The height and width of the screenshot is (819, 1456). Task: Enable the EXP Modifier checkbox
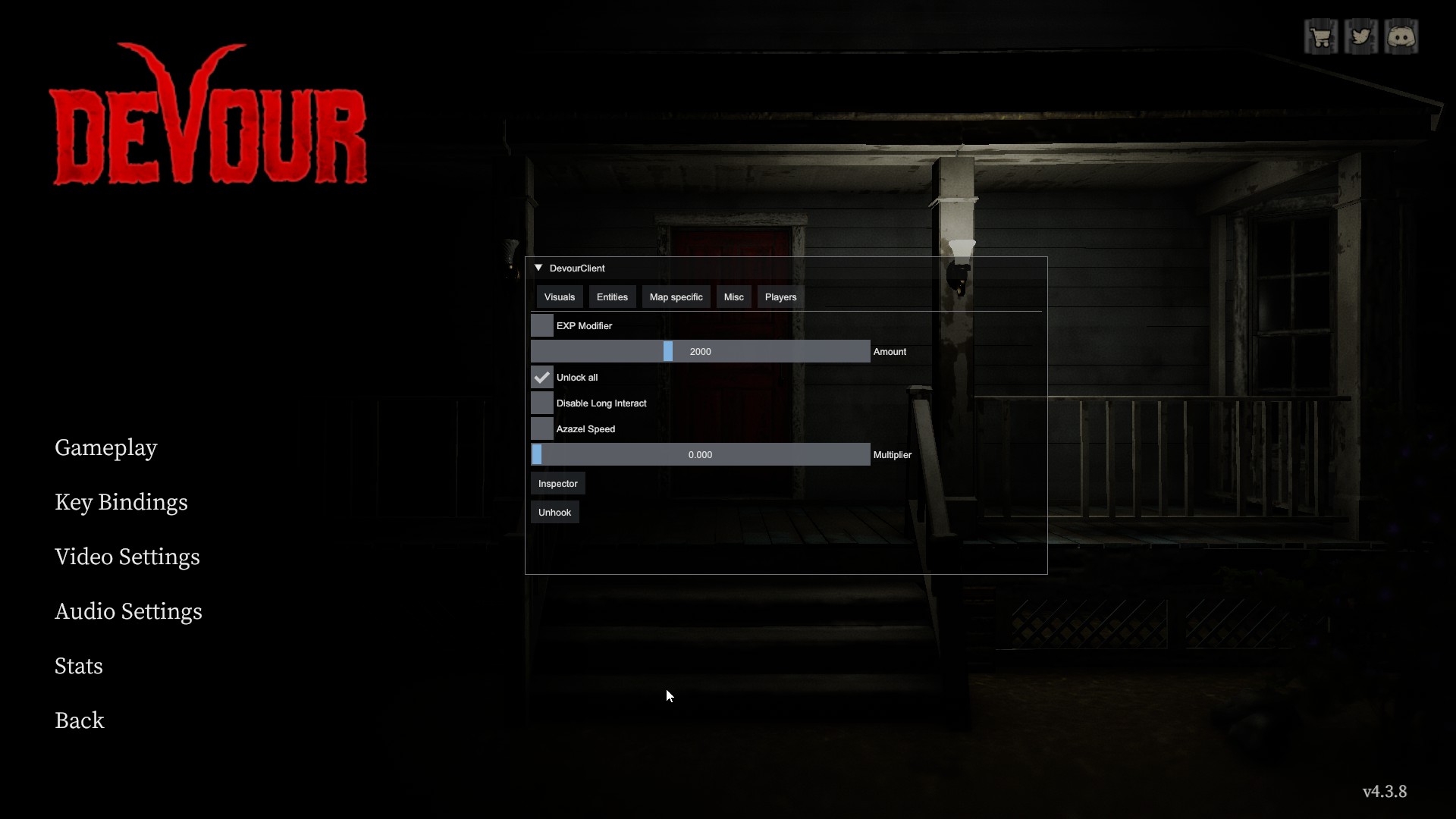(x=541, y=325)
